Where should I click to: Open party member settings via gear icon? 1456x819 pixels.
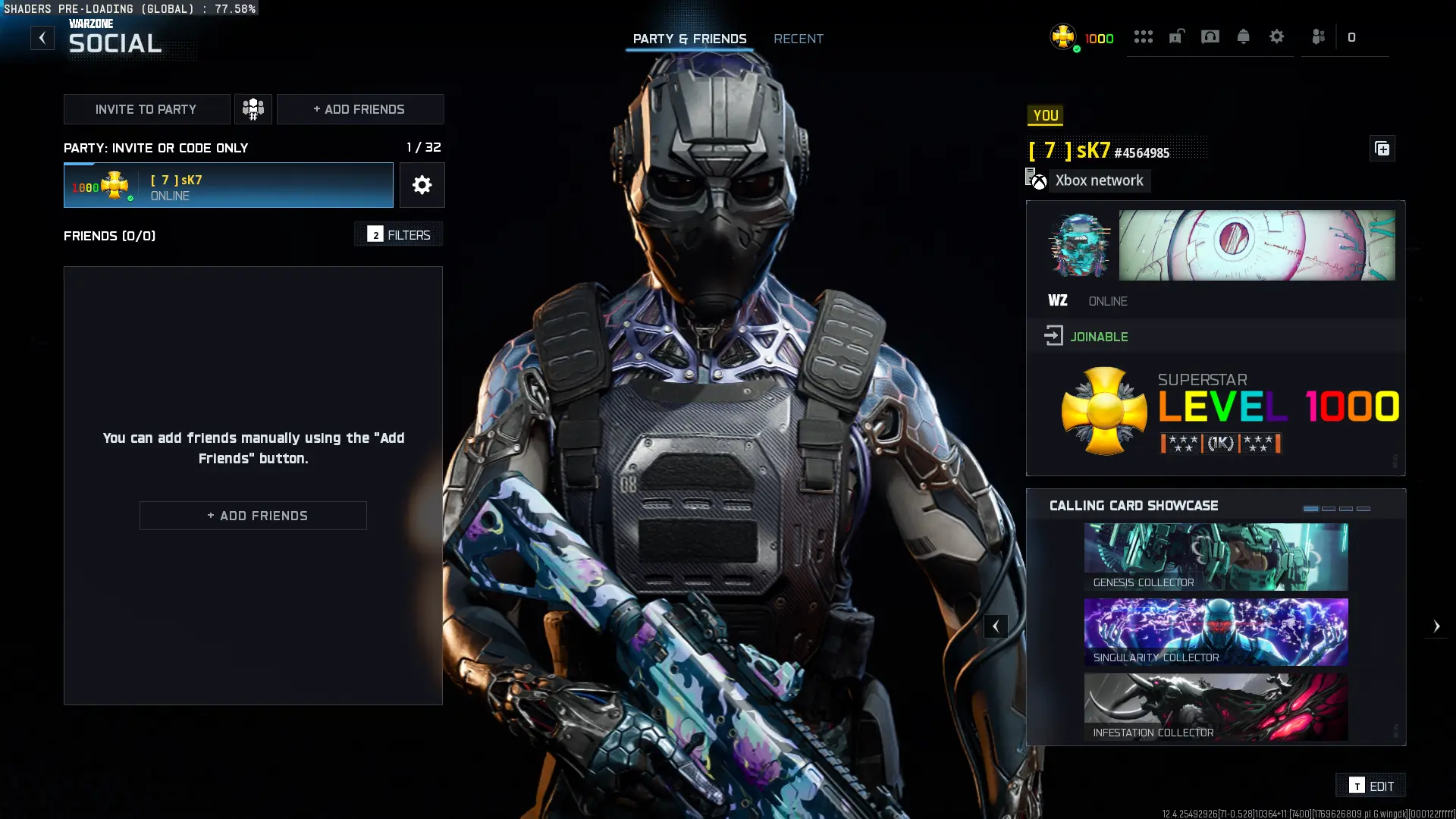point(422,184)
